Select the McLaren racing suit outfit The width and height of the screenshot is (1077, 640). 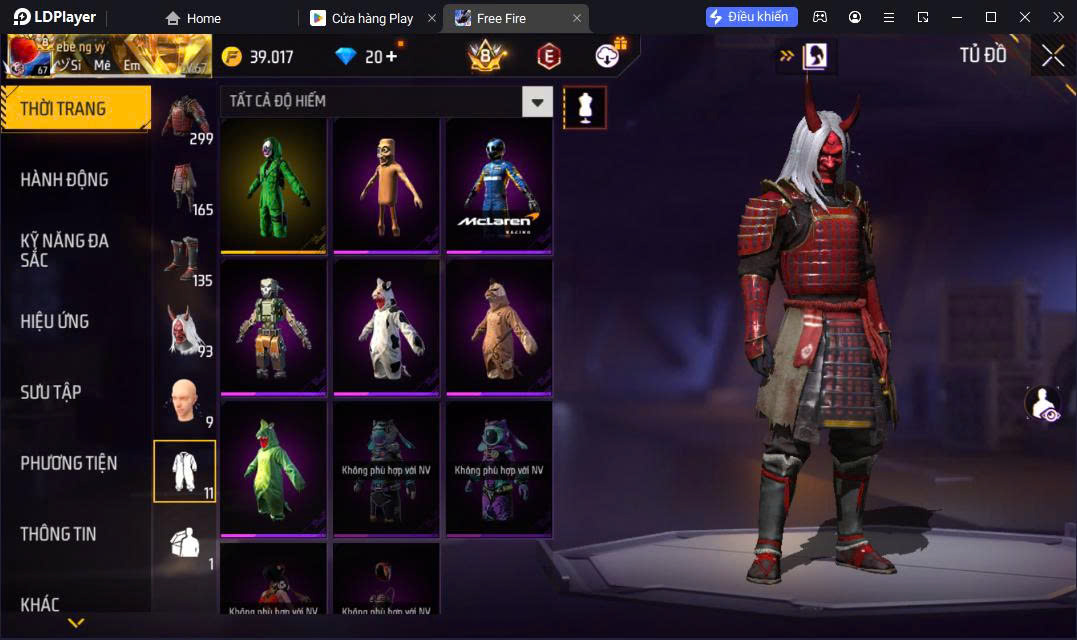[498, 185]
